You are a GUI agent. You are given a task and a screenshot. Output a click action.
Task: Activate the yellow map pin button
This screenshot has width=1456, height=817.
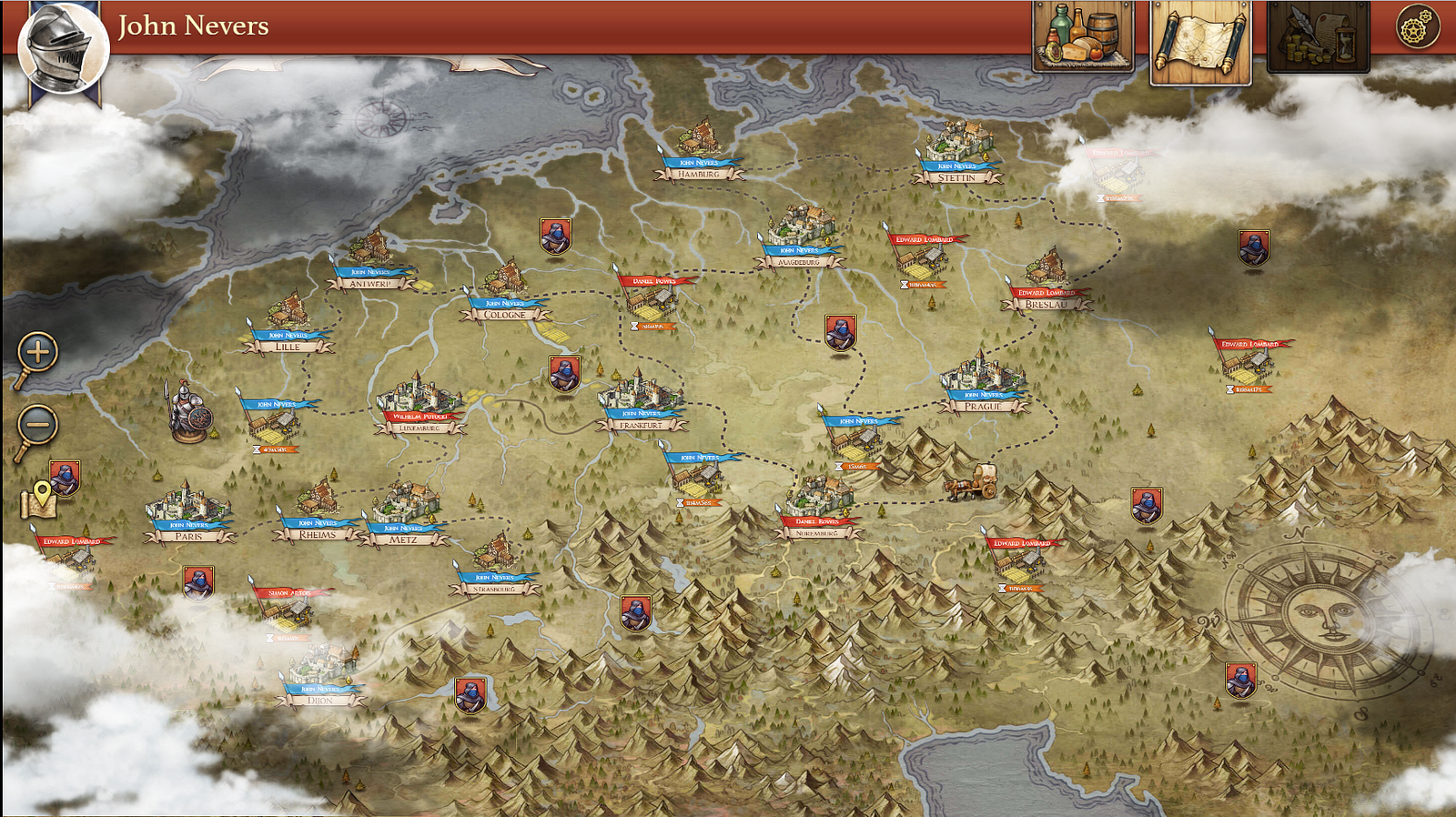coord(38,499)
